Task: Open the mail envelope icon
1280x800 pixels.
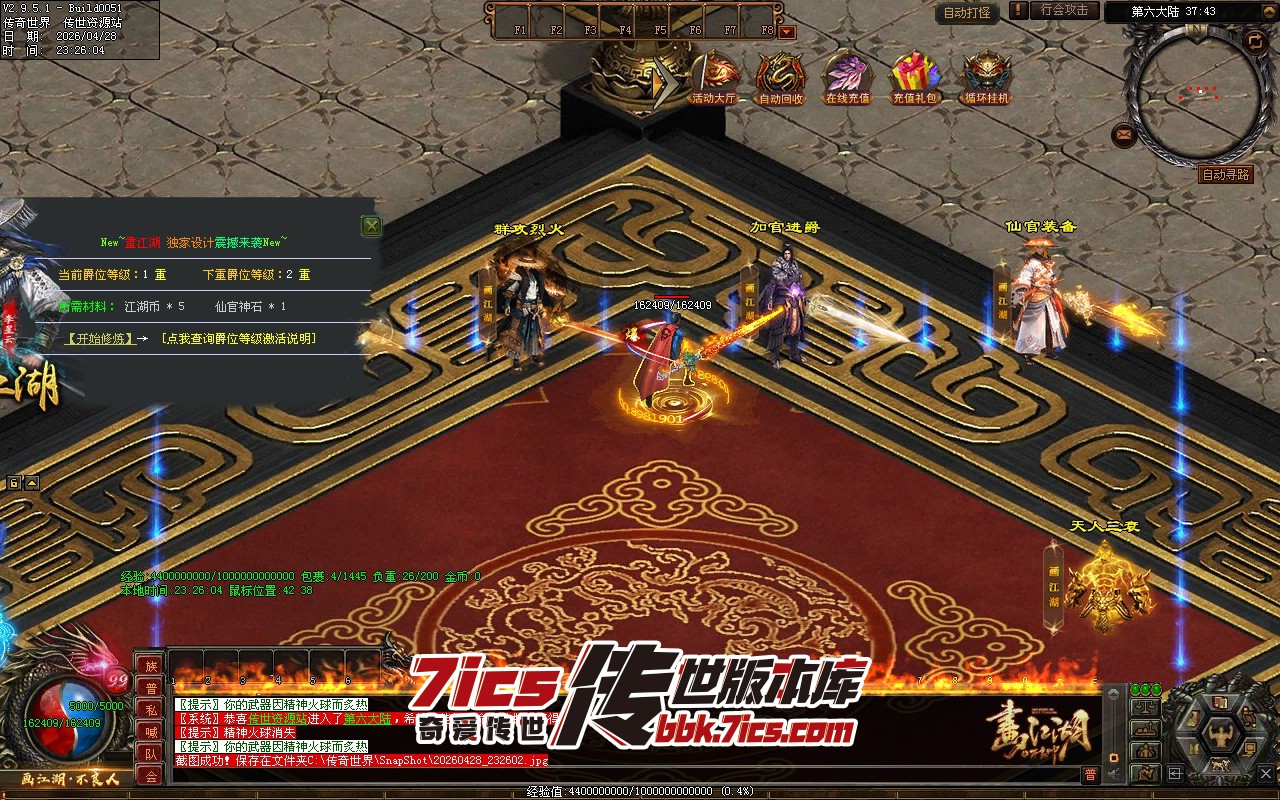Action: pos(1124,134)
